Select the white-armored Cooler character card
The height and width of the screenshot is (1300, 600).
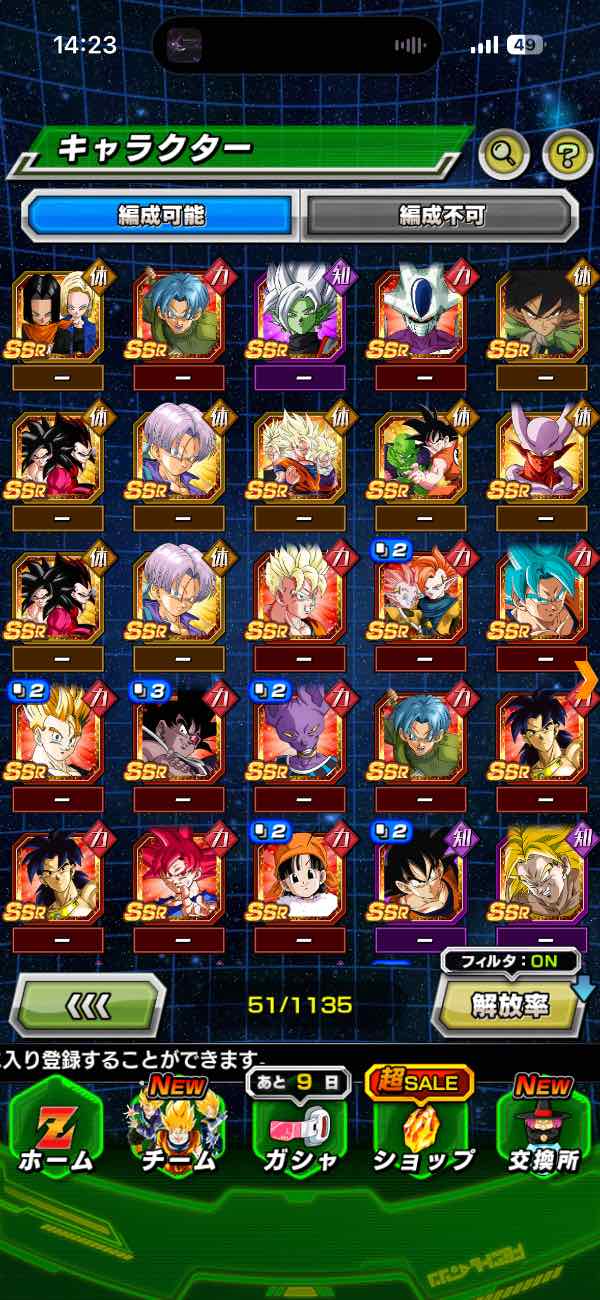[x=421, y=317]
